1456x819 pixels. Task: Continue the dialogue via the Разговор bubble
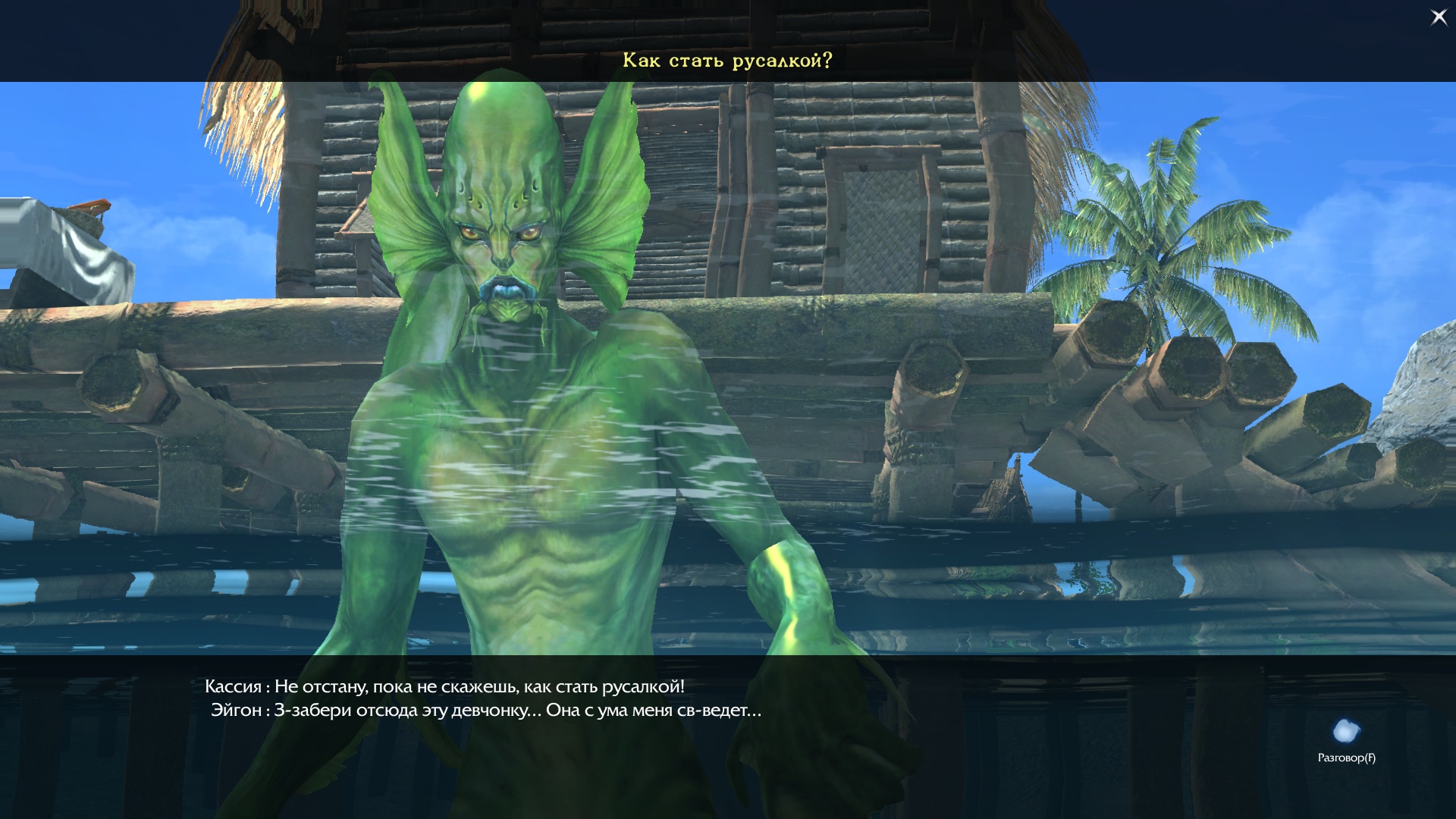click(x=1346, y=733)
